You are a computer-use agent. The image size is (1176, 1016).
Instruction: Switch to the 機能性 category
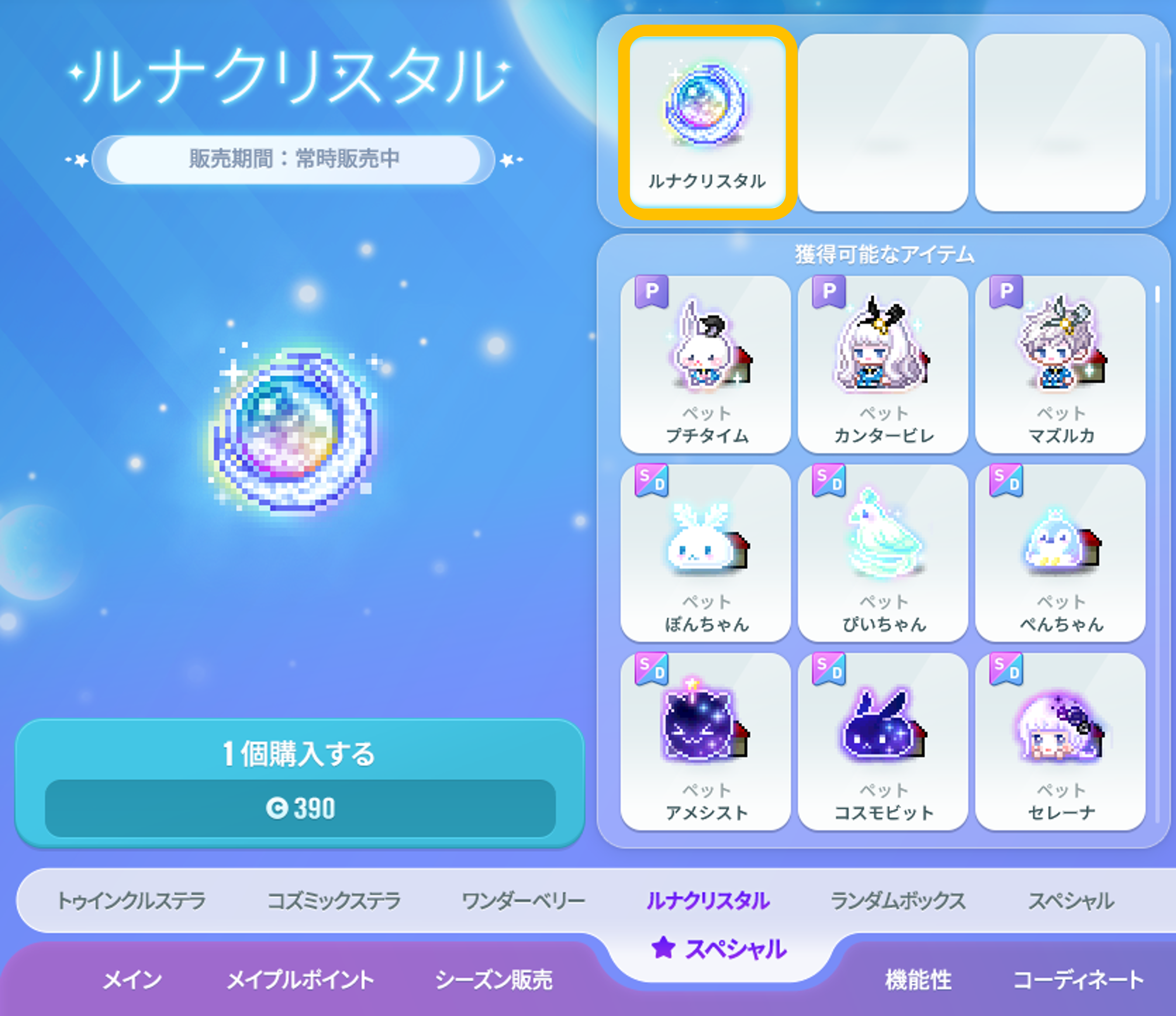[x=918, y=980]
